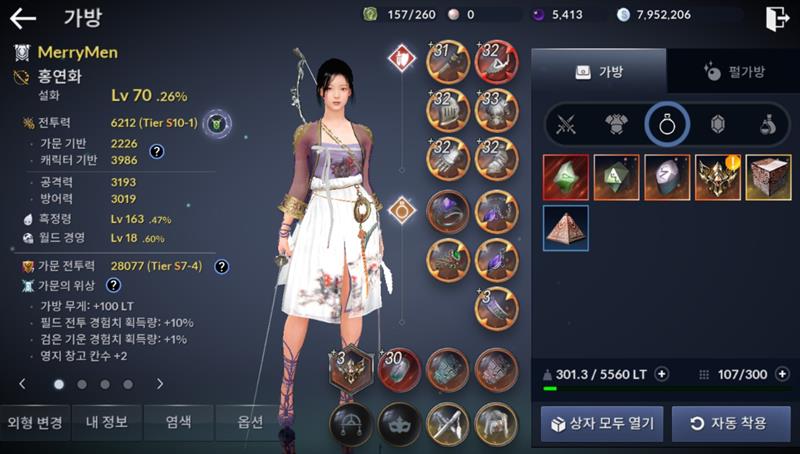The height and width of the screenshot is (454, 800).
Task: Filter bag by potion flask category
Action: [x=765, y=125]
